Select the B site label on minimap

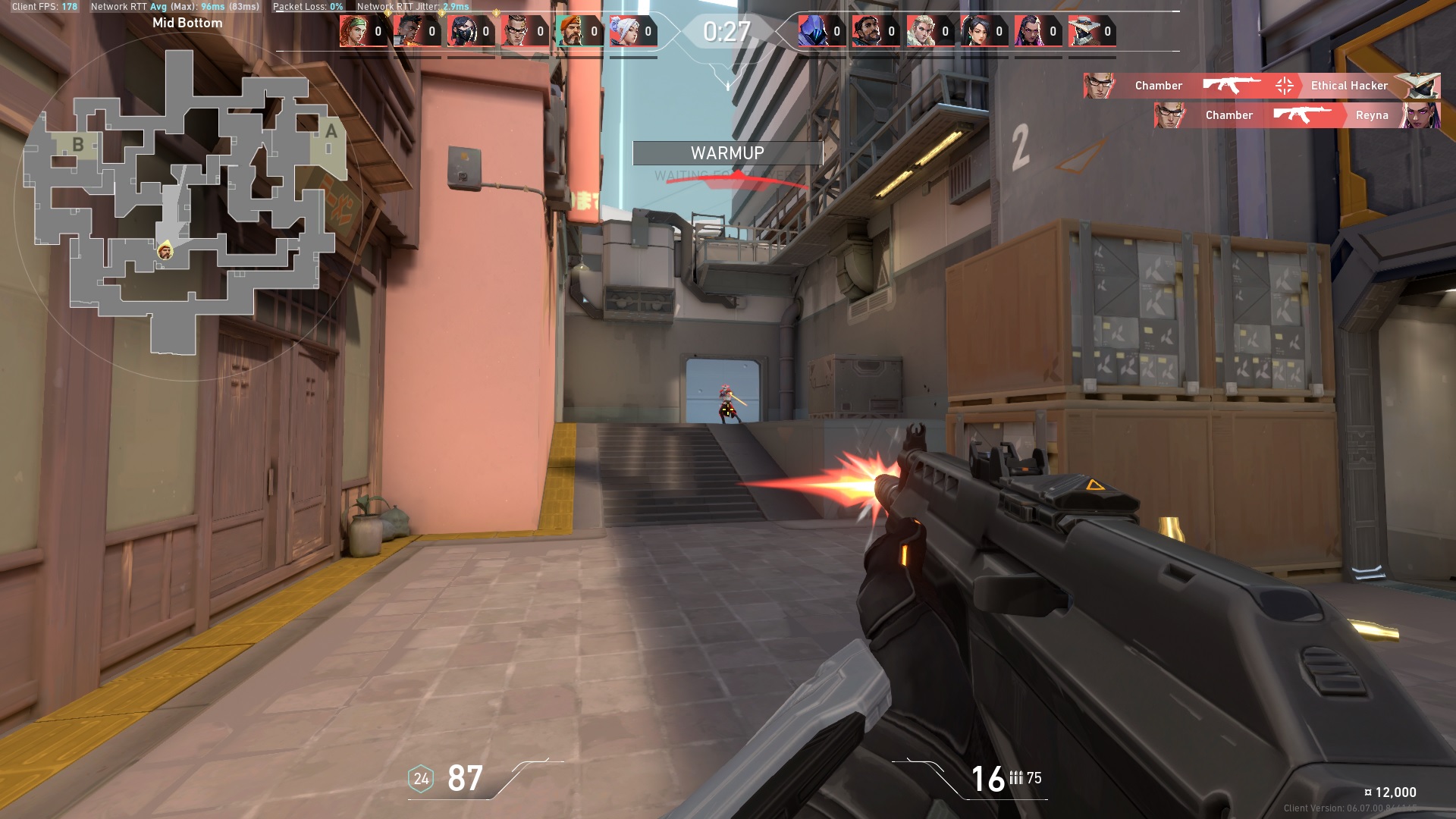[x=77, y=144]
